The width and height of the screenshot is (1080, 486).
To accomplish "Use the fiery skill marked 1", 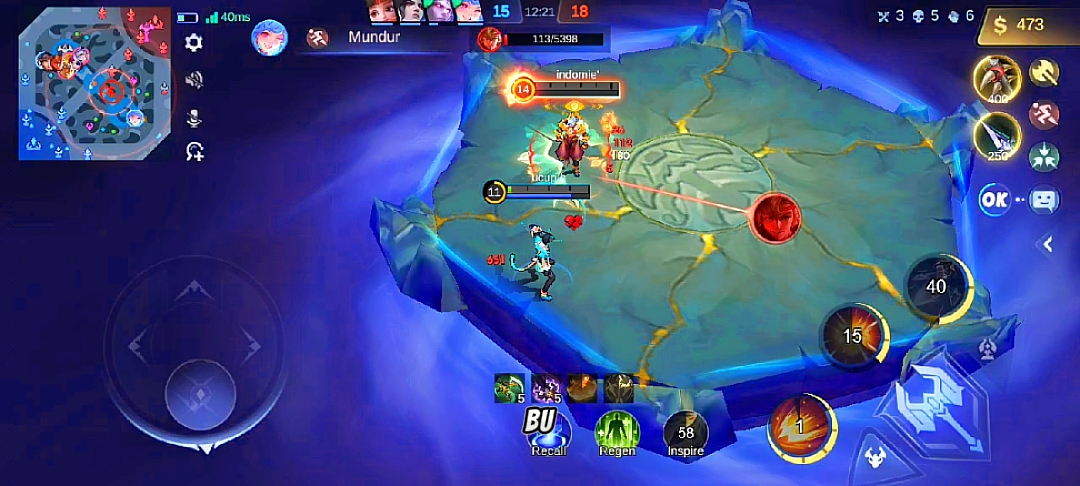I will point(801,427).
